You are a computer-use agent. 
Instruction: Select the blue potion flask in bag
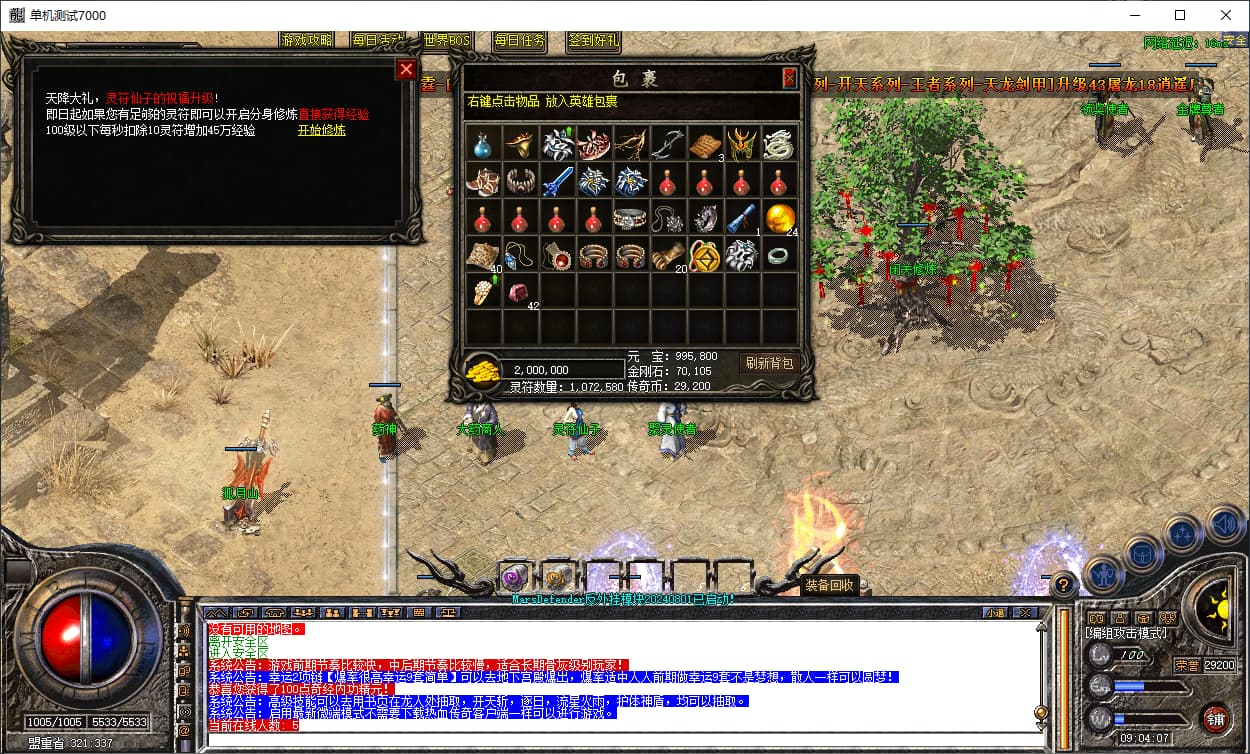pyautogui.click(x=484, y=145)
